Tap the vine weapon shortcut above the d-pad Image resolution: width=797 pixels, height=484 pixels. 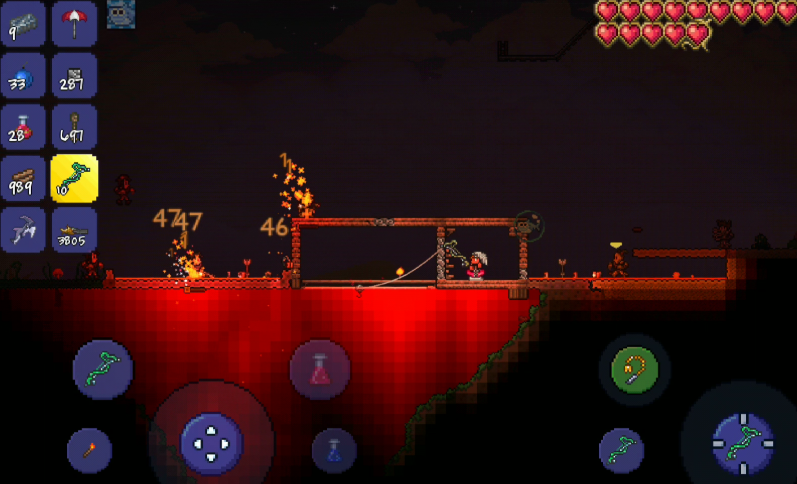pyautogui.click(x=102, y=369)
